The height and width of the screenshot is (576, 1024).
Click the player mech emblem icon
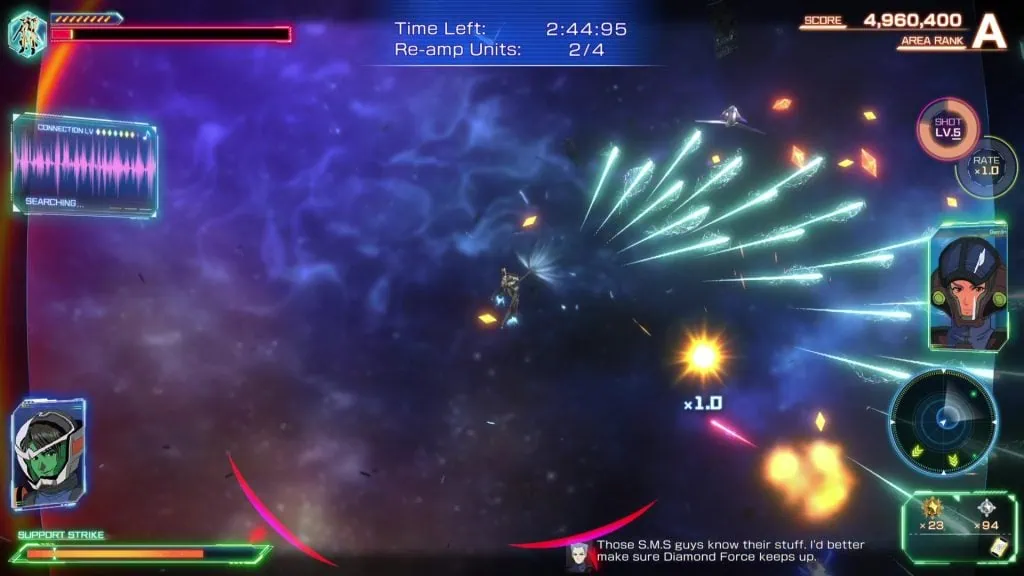point(27,32)
